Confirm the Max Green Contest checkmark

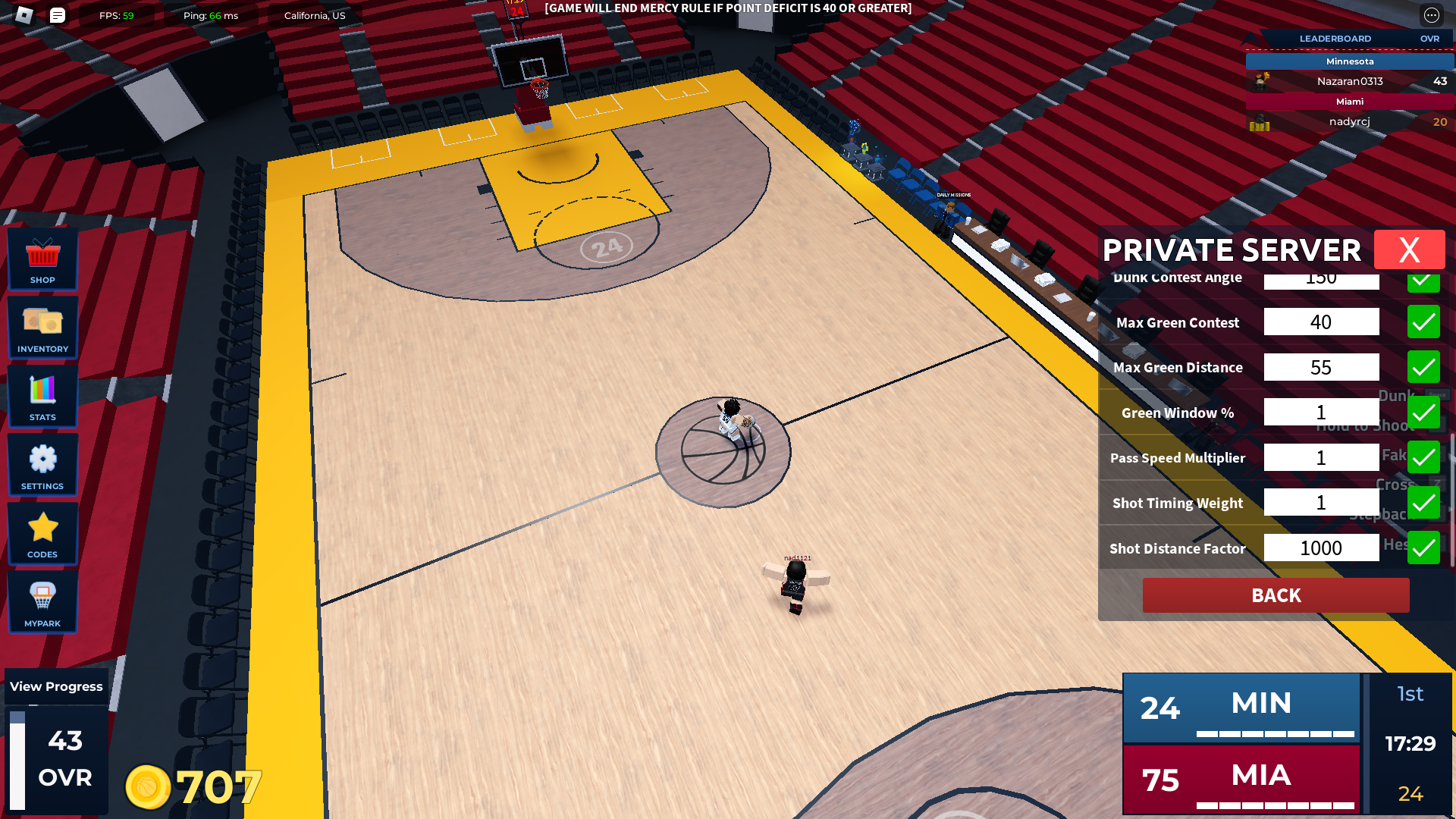click(x=1423, y=322)
